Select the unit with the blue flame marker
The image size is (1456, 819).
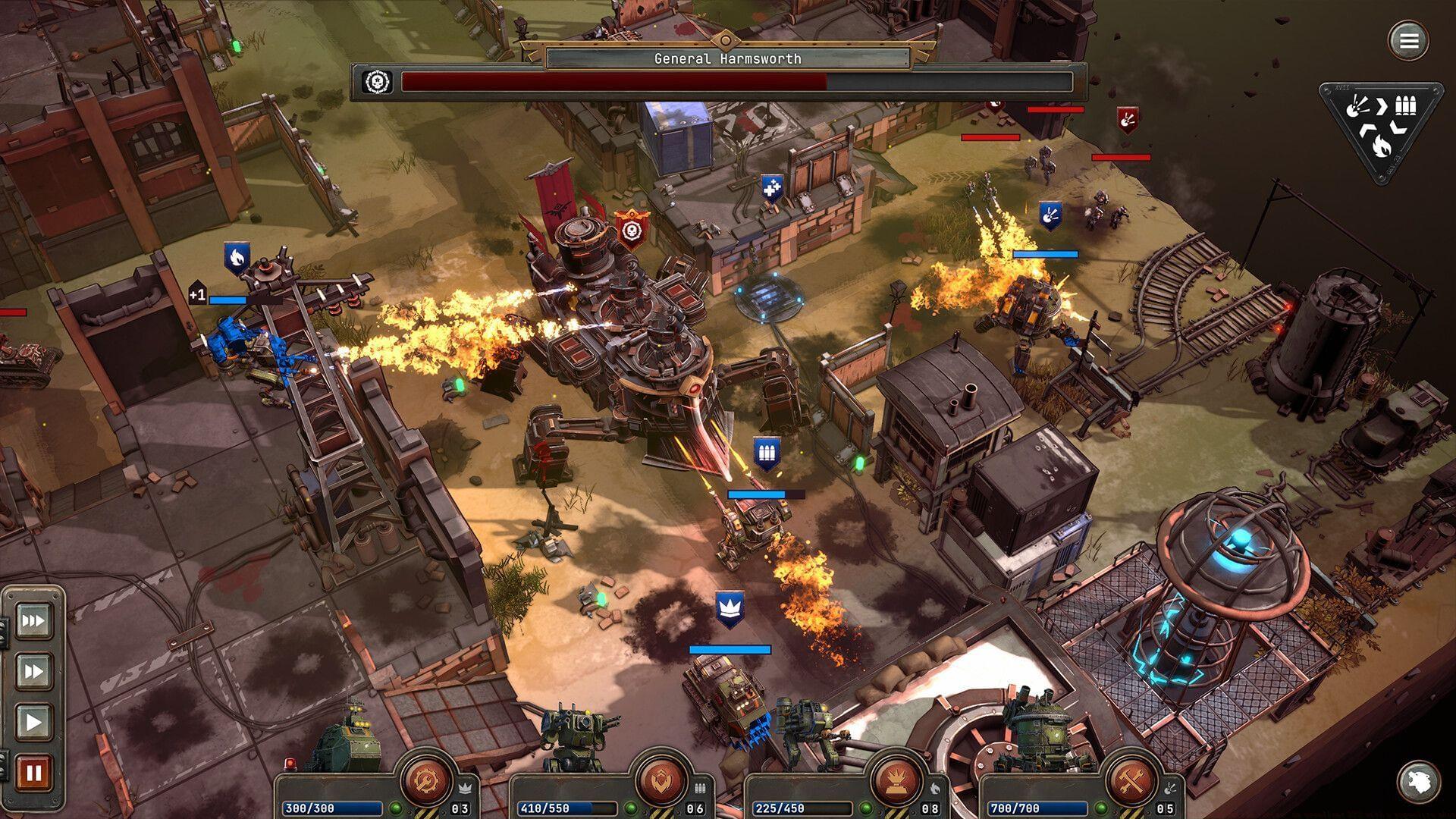tap(237, 258)
